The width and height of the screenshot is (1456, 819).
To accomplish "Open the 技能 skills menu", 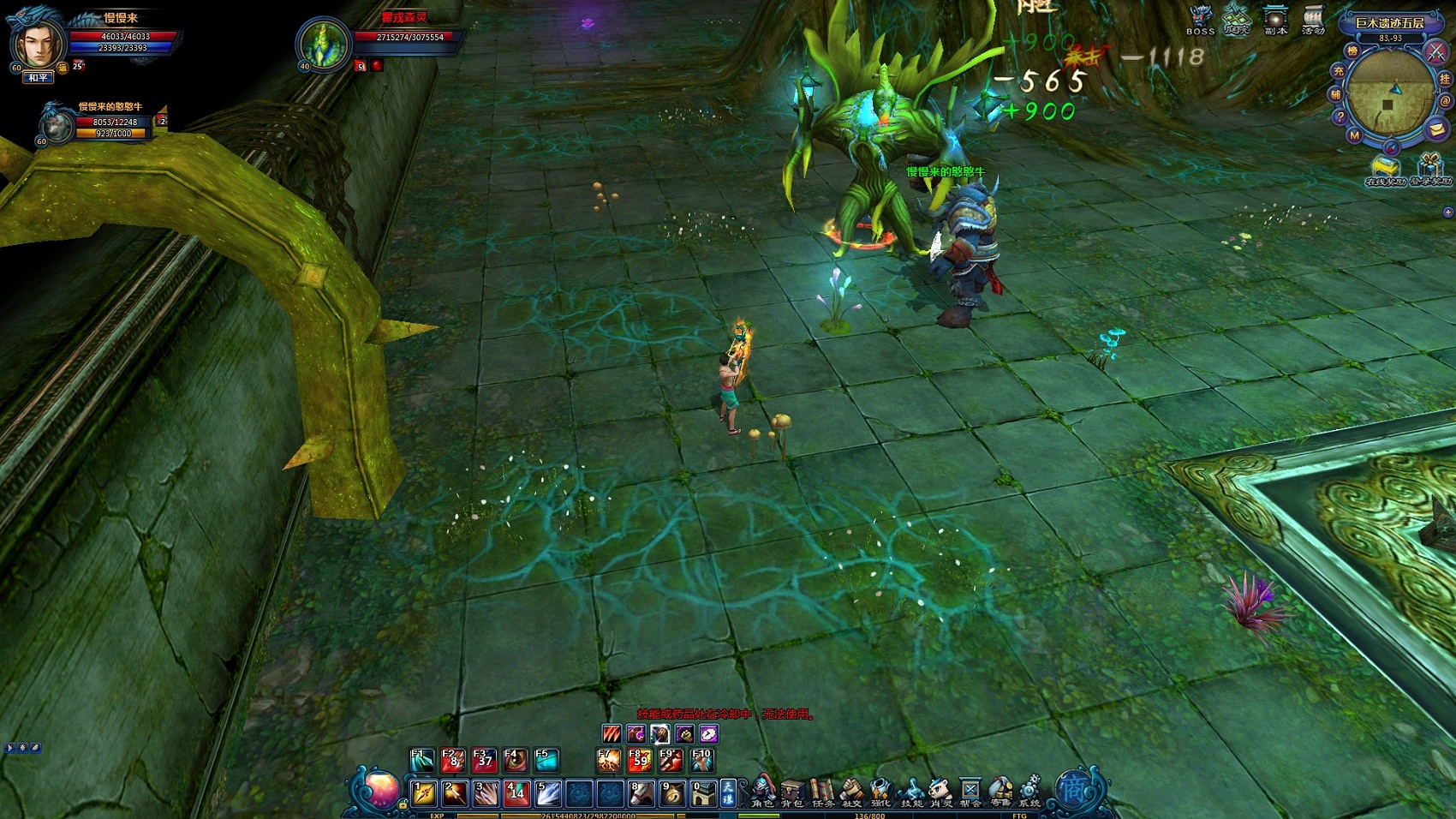I will point(911,791).
